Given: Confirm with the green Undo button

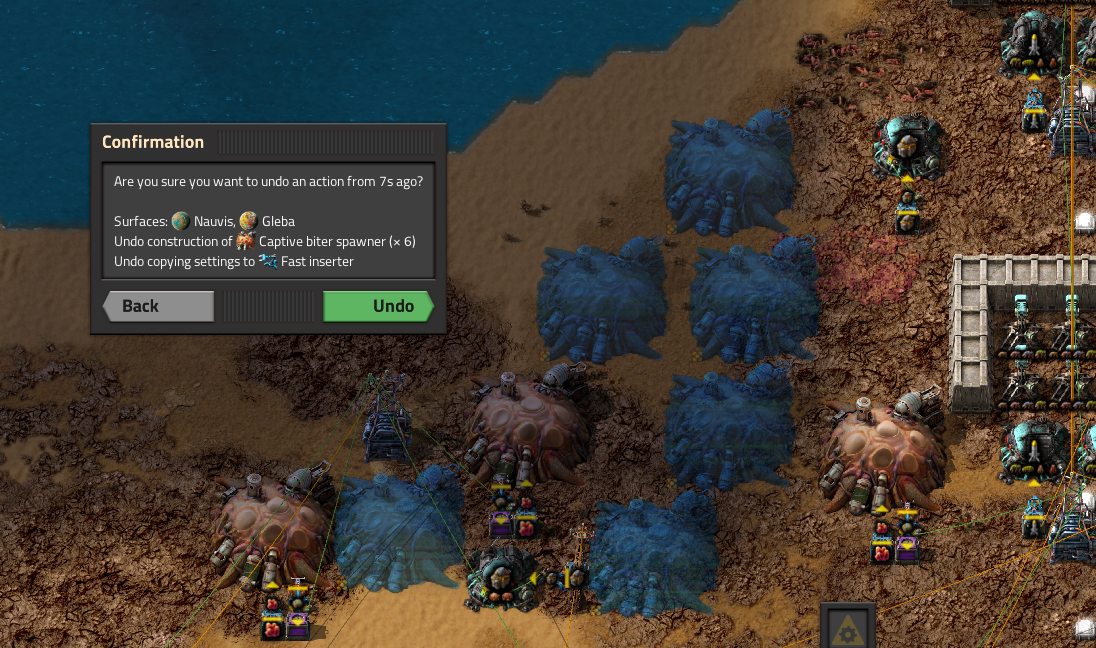Looking at the screenshot, I should point(378,306).
